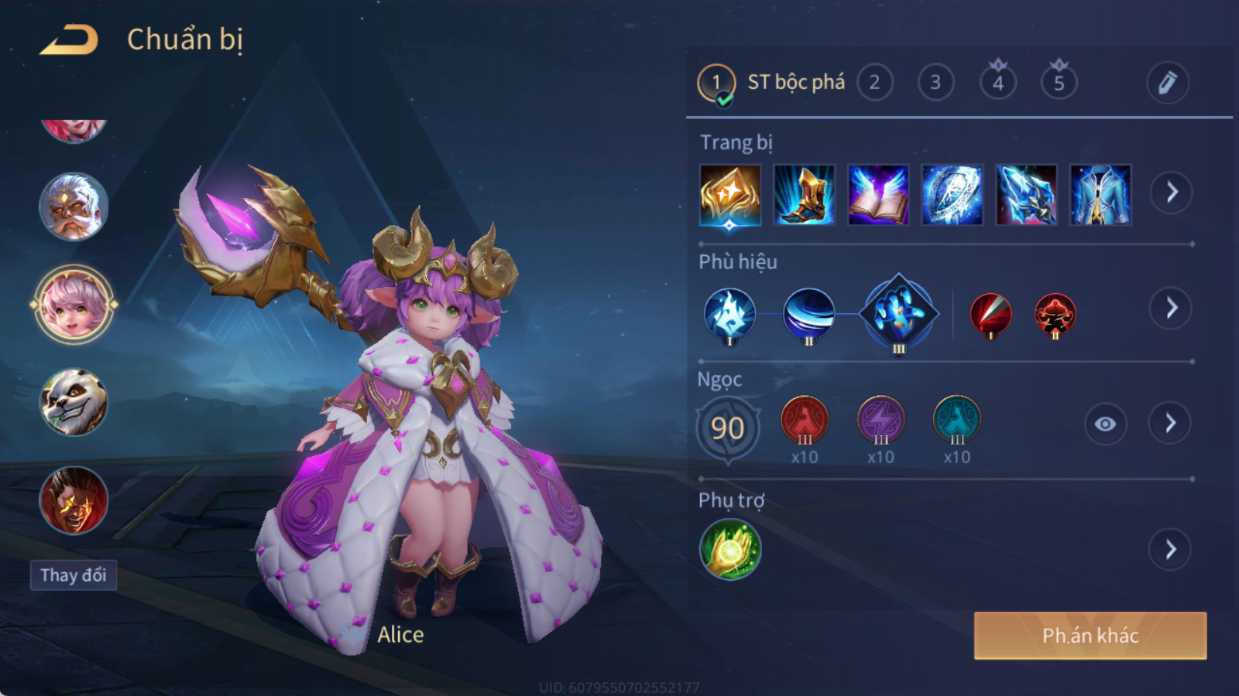The image size is (1239, 696).
Task: Go back using the return arrow
Action: point(69,41)
